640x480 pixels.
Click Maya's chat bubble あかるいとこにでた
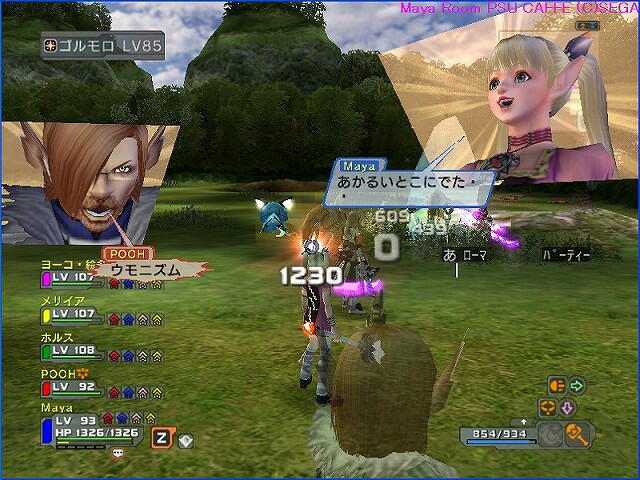click(x=412, y=184)
